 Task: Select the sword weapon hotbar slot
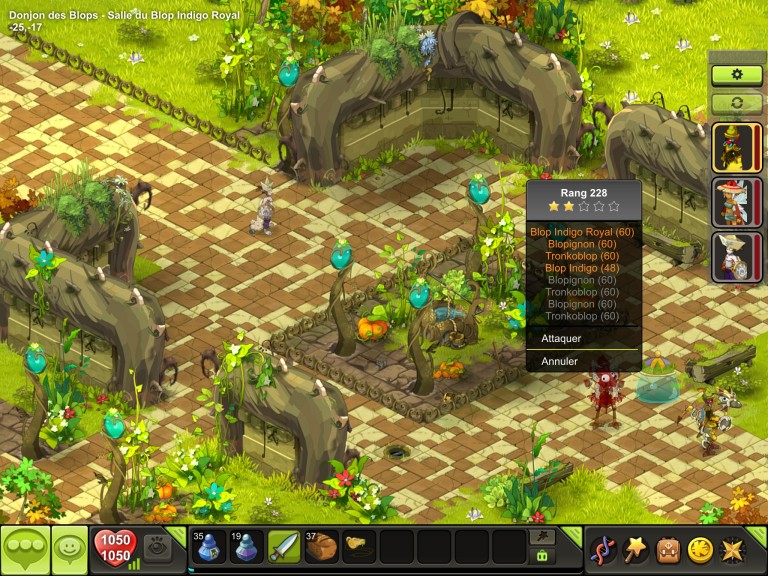point(284,548)
